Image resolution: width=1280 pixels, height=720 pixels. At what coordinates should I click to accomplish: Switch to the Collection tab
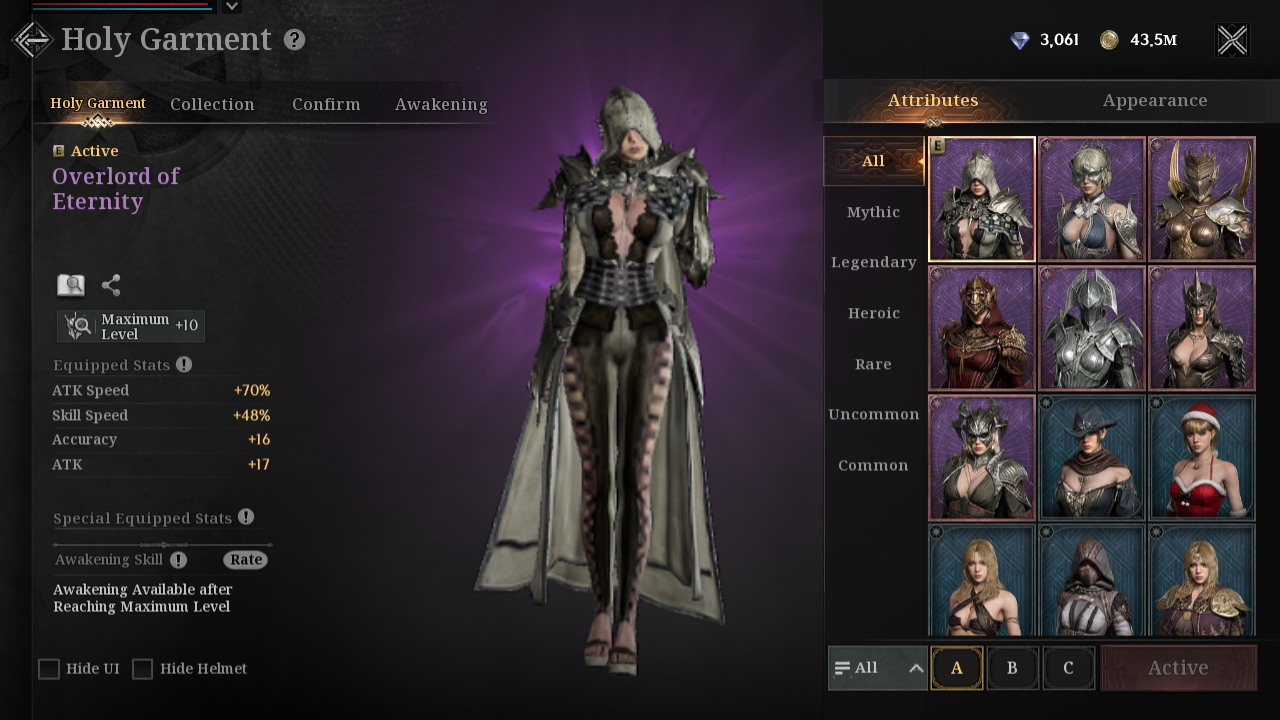click(212, 104)
